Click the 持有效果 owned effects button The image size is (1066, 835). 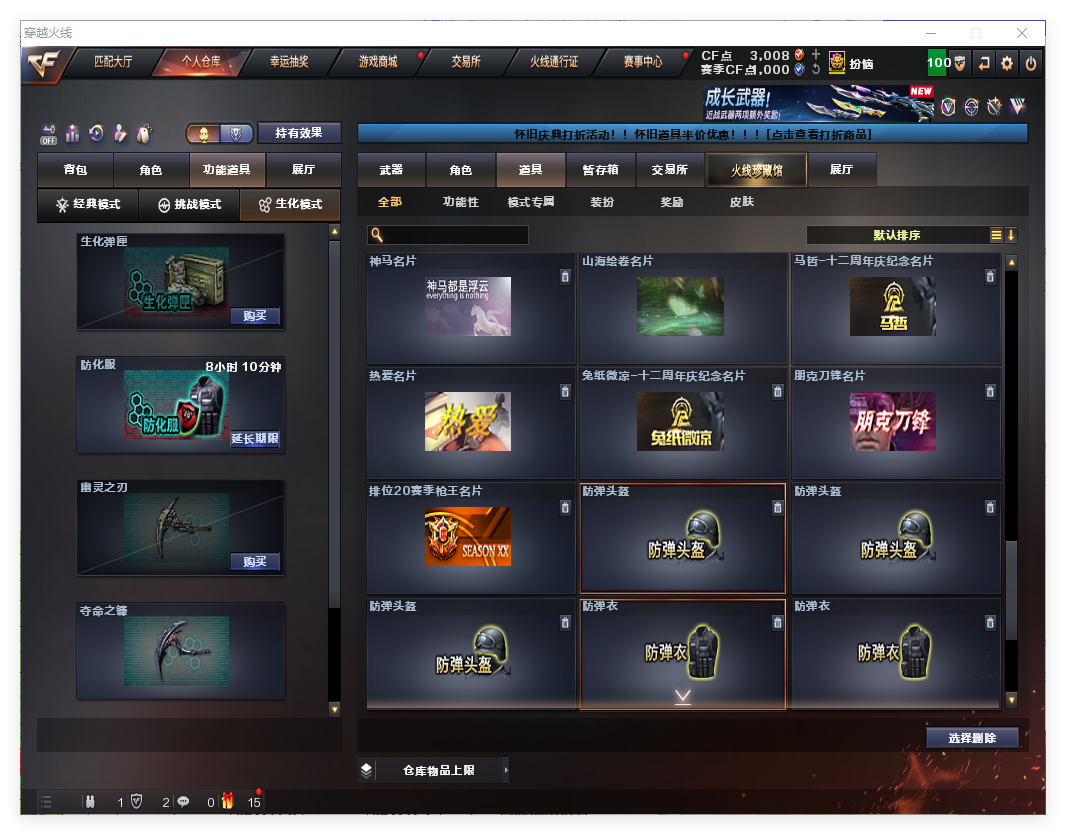299,133
